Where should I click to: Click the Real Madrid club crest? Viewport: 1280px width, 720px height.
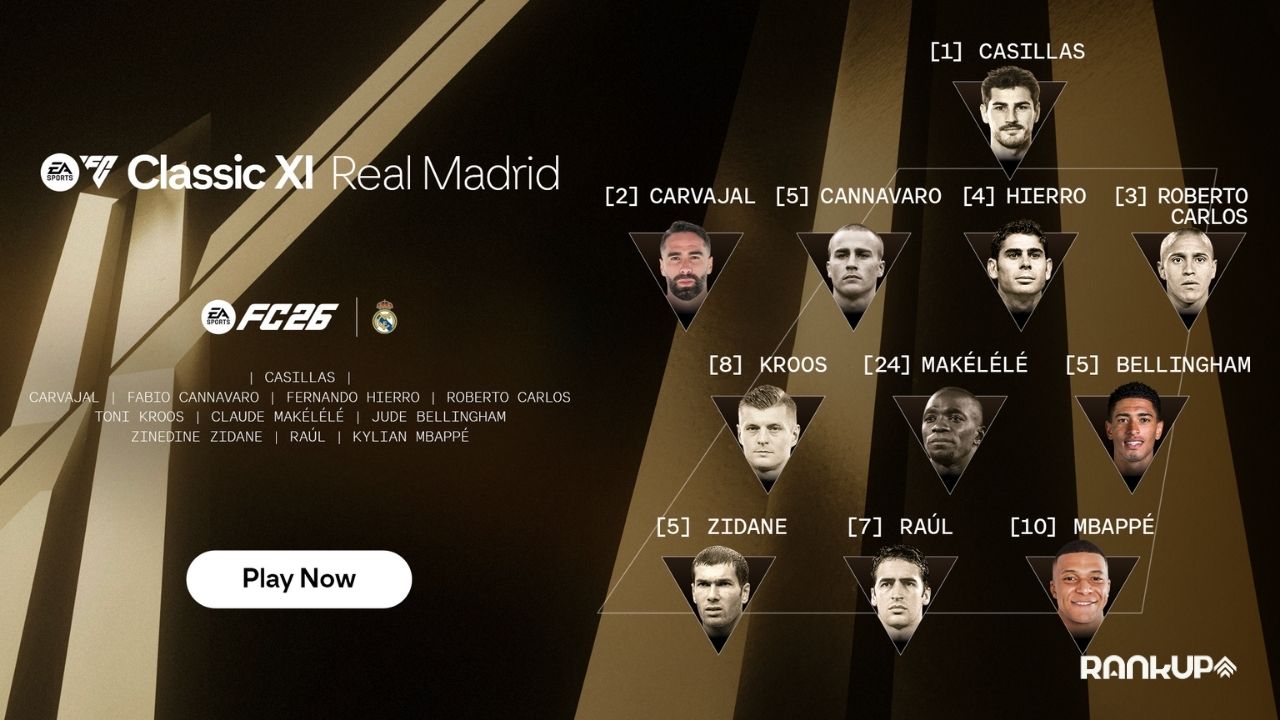385,317
